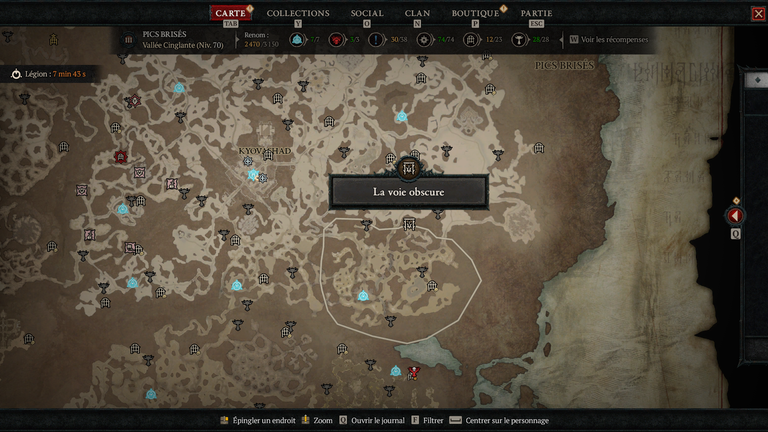
Task: Open the Collections tab
Action: [x=298, y=13]
